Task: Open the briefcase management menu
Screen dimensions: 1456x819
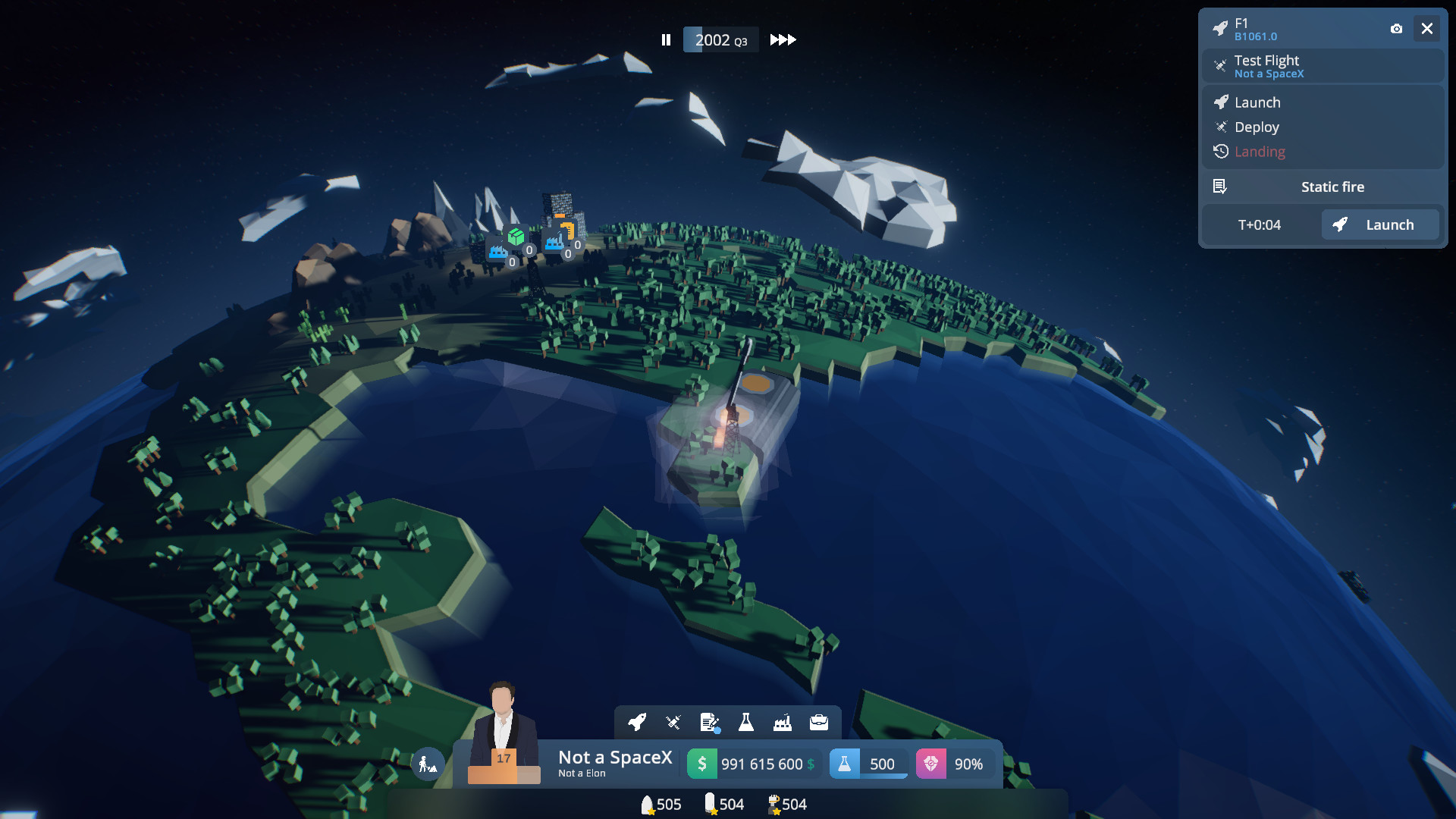Action: point(819,723)
